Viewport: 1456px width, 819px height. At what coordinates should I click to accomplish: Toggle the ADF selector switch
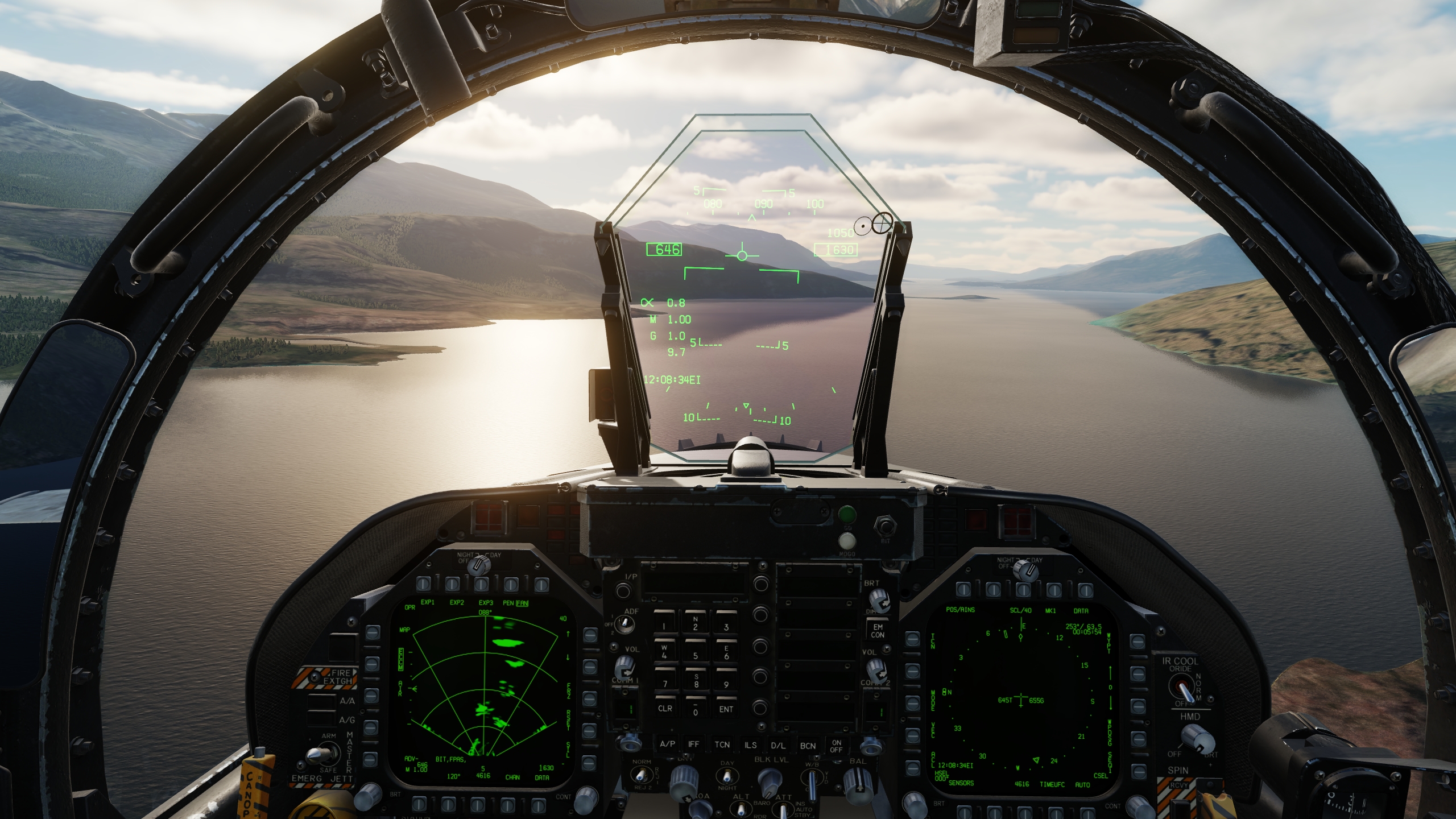[x=626, y=625]
